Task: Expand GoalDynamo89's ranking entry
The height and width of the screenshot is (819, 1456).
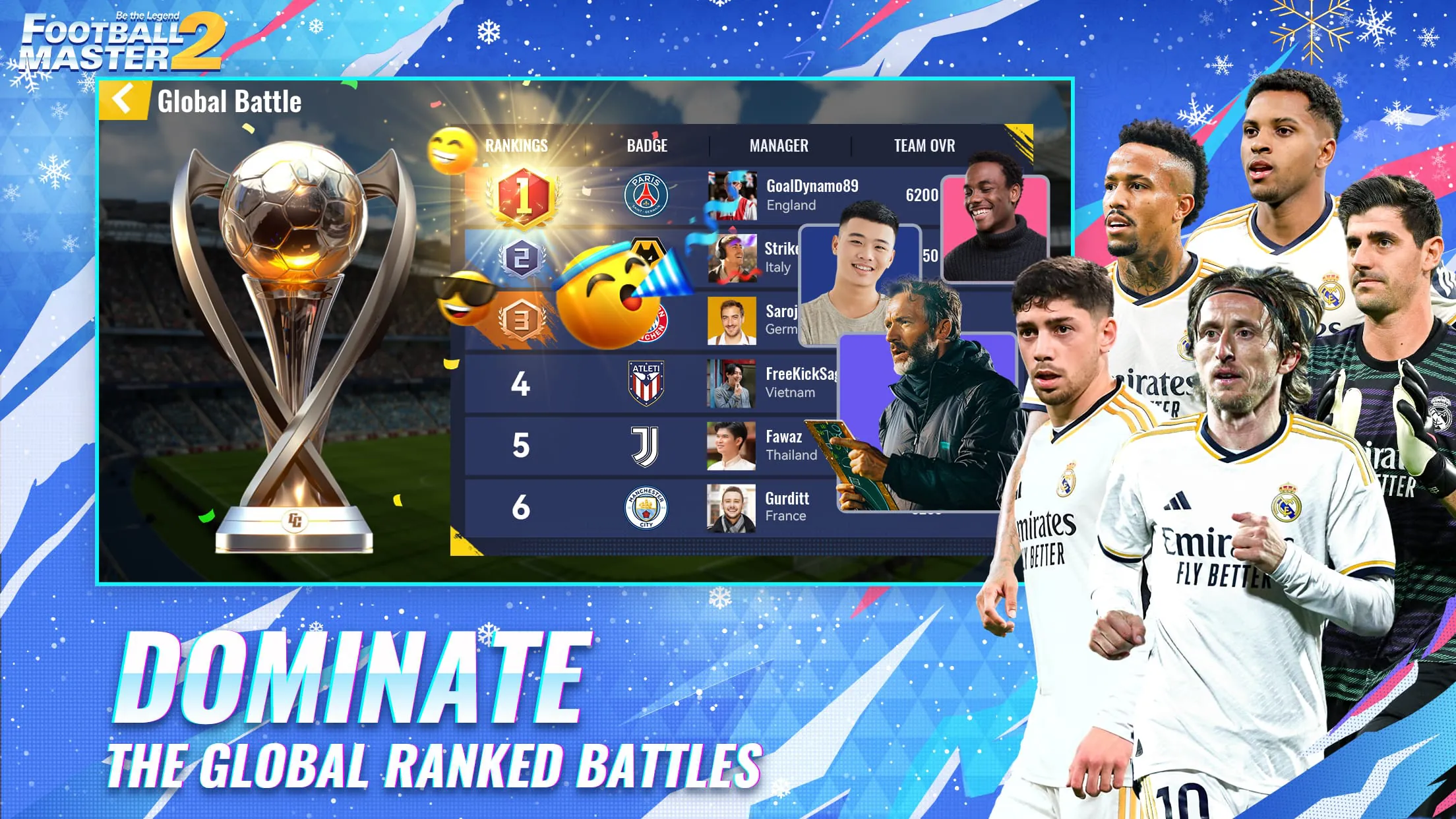Action: click(812, 191)
